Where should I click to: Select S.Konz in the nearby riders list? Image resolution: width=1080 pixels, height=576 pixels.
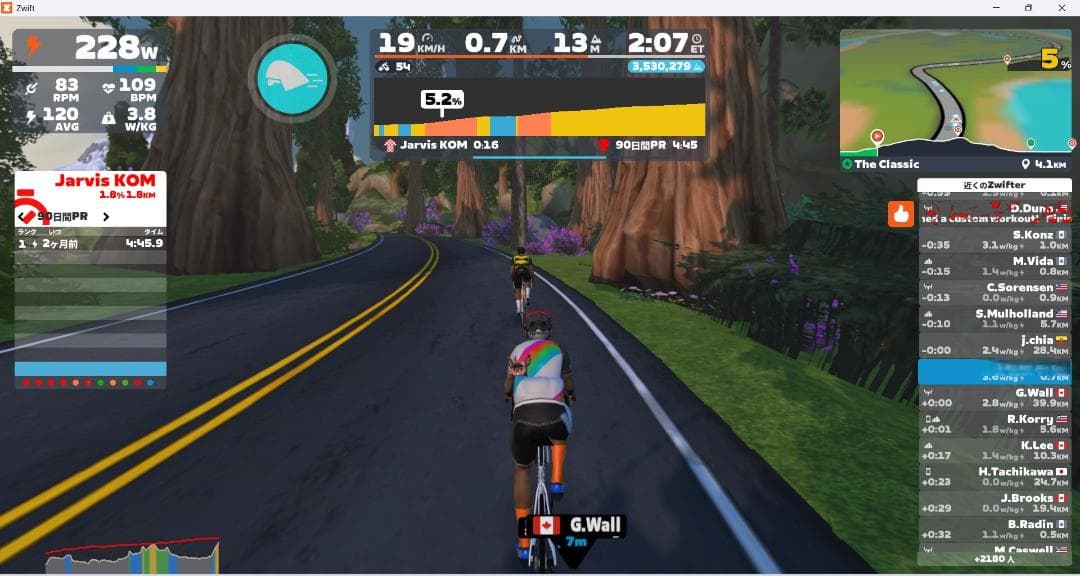(994, 240)
